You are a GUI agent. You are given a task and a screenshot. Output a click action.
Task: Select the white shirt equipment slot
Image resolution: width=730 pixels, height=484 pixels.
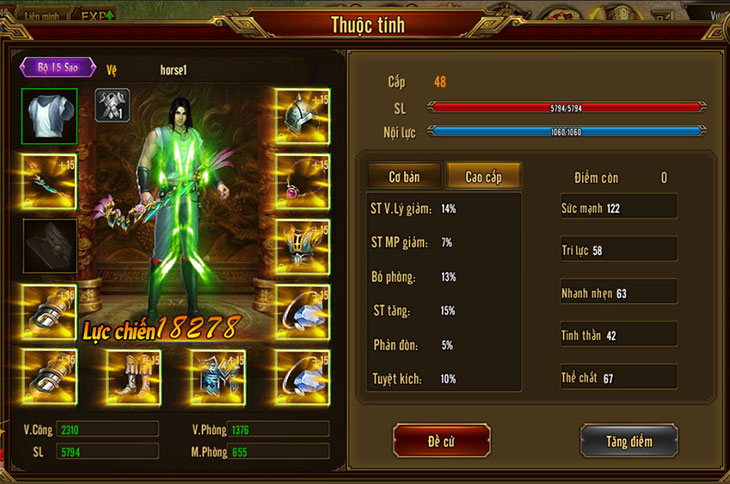pos(49,115)
